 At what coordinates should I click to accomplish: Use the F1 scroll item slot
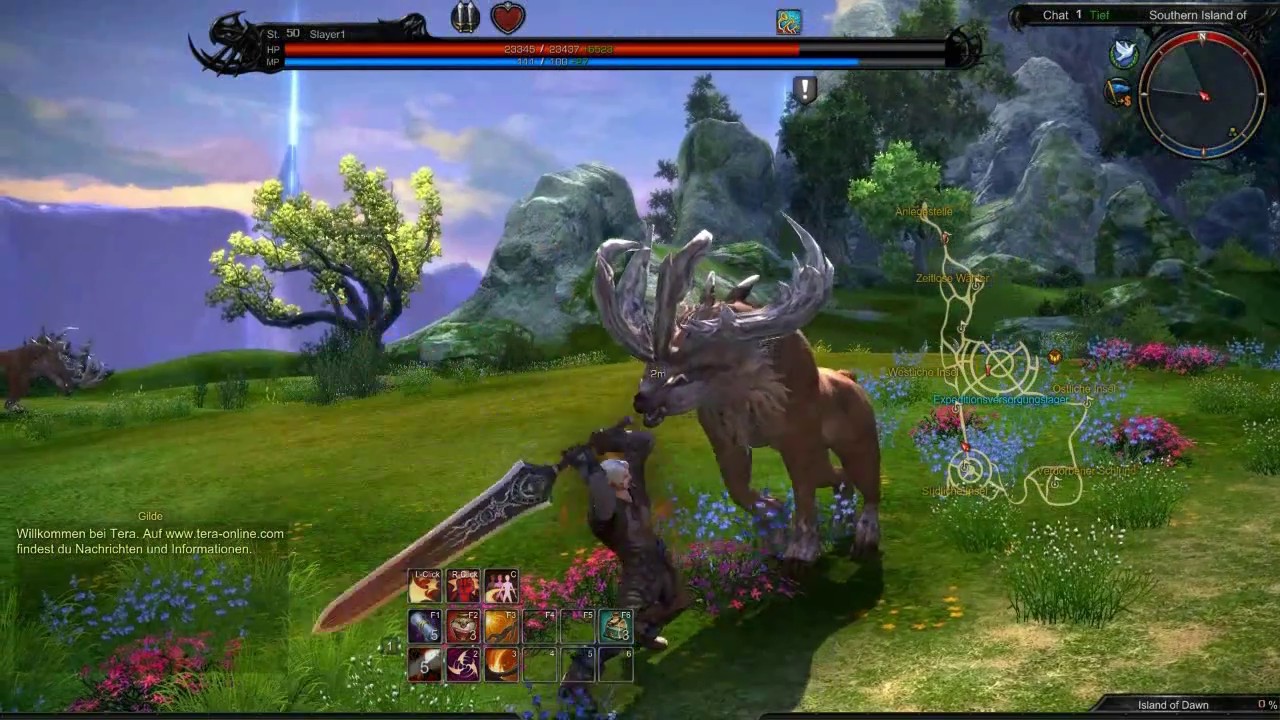click(x=424, y=626)
